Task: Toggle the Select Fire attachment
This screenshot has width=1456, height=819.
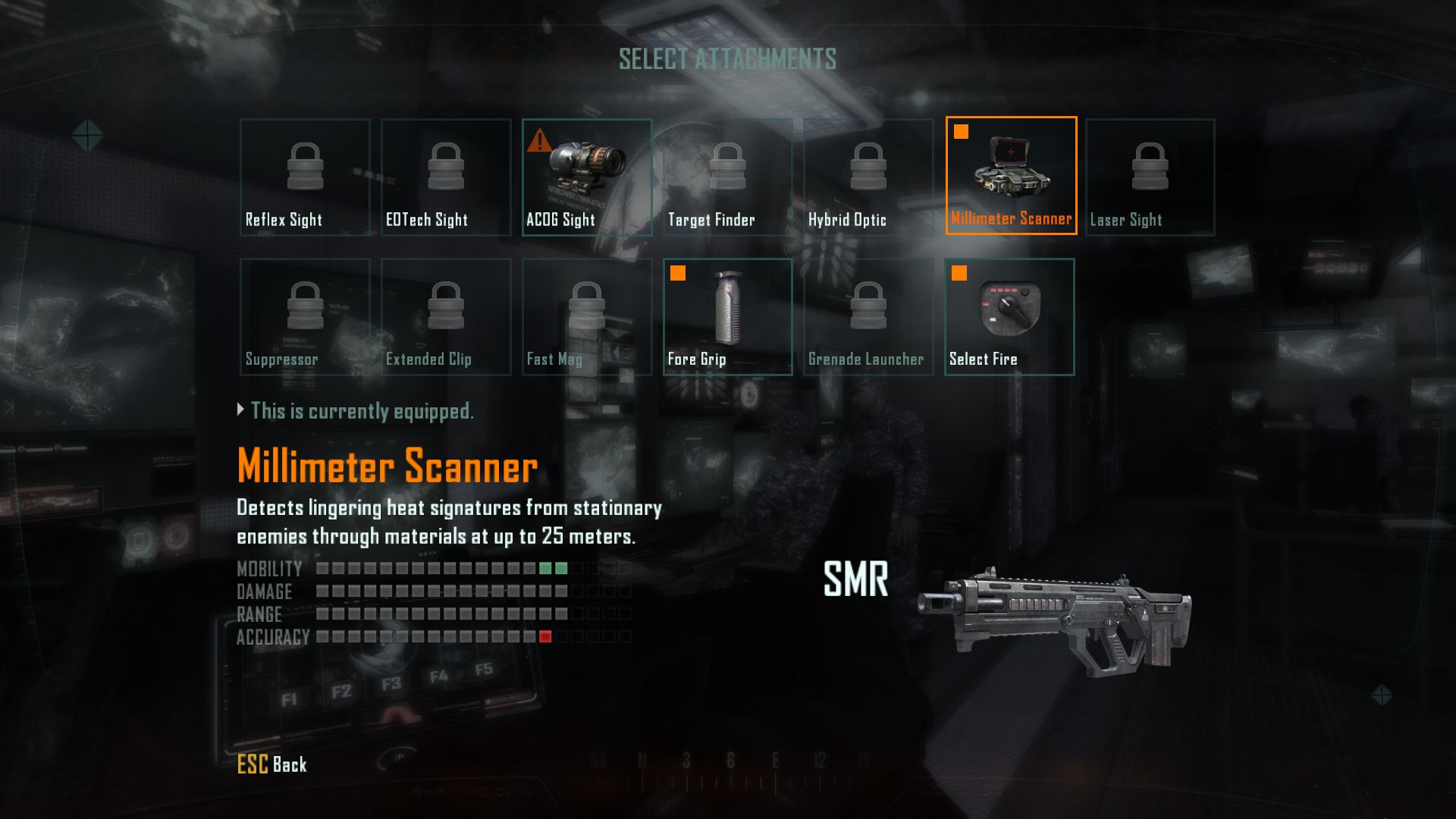Action: [1009, 316]
